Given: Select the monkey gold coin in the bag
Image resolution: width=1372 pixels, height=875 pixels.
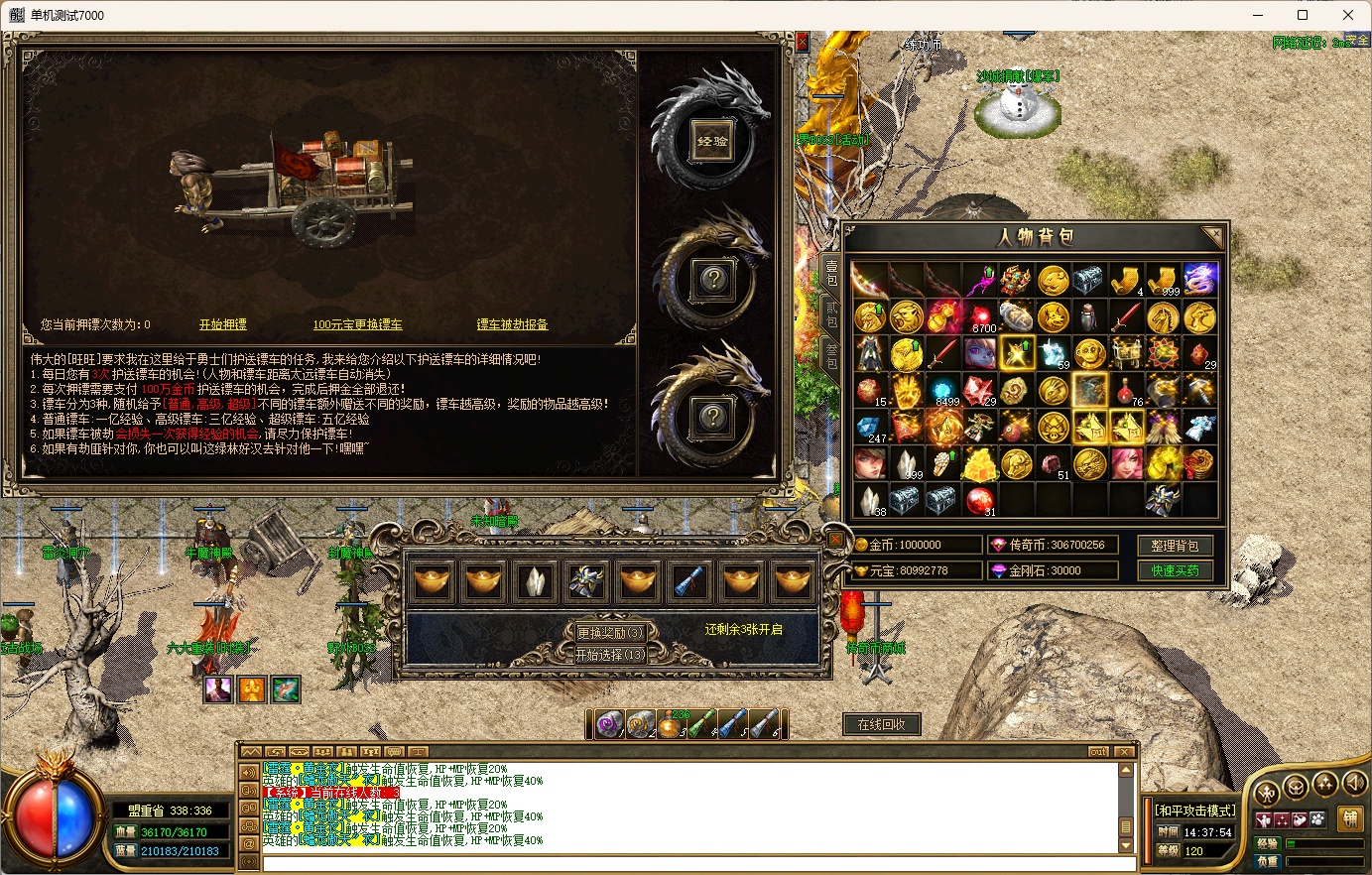Looking at the screenshot, I should pos(1089,354).
